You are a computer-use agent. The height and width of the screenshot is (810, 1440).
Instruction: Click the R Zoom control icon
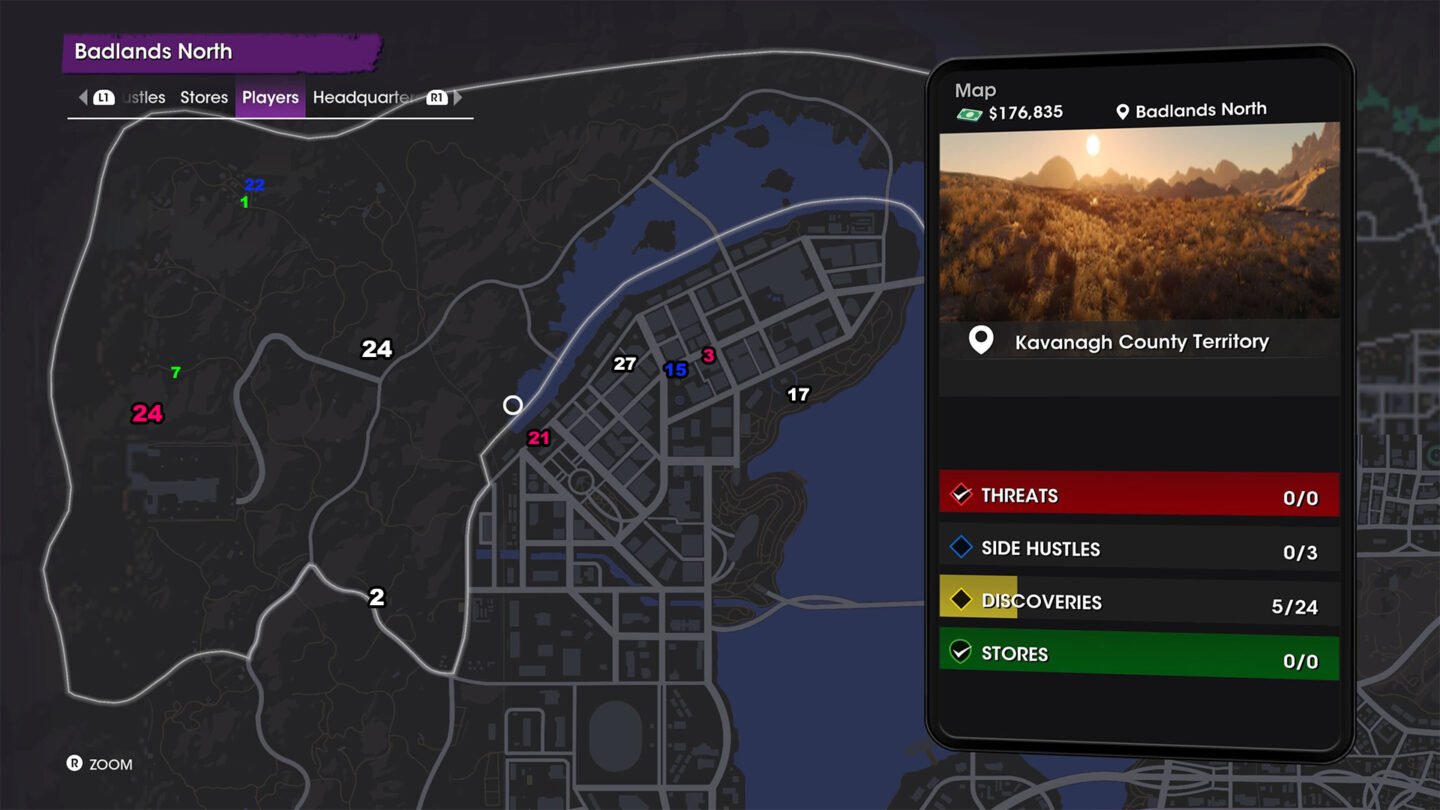click(75, 763)
